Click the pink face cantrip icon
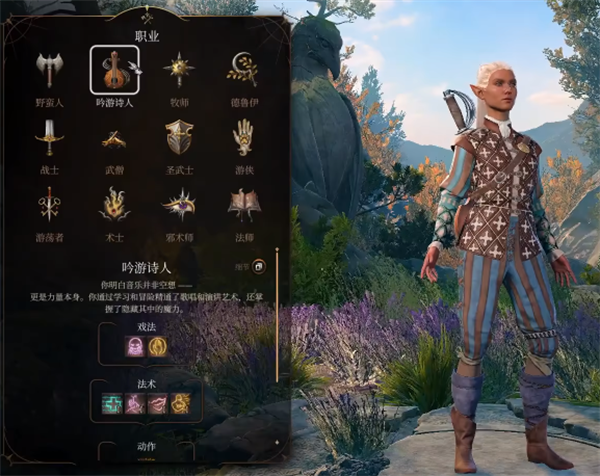The height and width of the screenshot is (476, 600). pyautogui.click(x=135, y=346)
